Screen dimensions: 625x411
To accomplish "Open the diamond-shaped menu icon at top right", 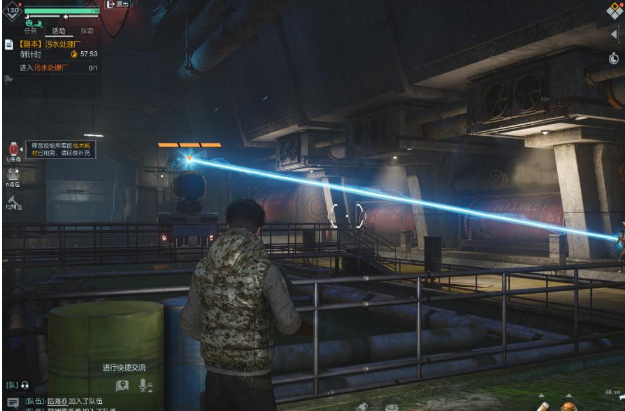I will click(615, 9).
